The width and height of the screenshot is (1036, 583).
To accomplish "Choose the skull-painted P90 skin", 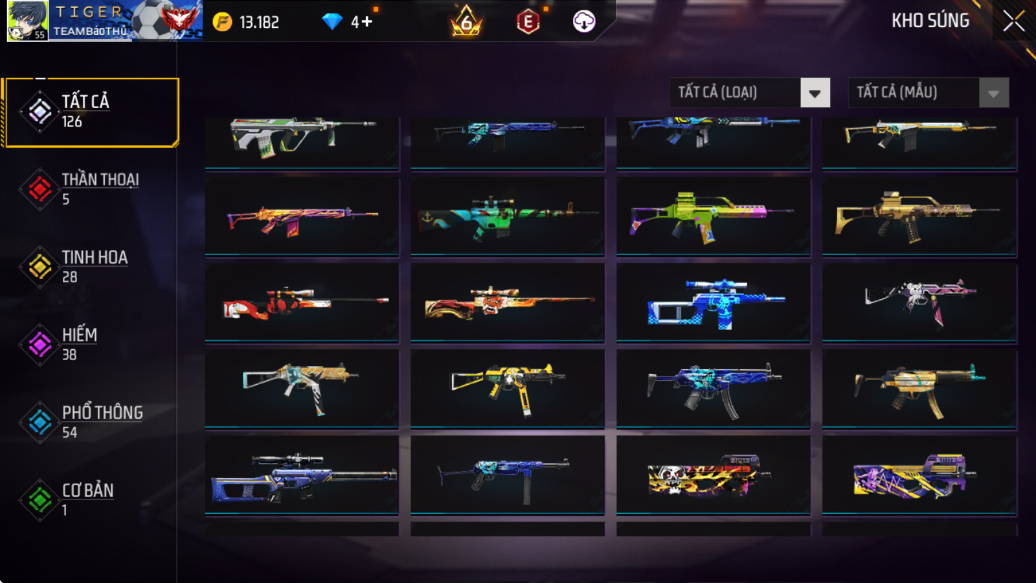I will [x=713, y=474].
